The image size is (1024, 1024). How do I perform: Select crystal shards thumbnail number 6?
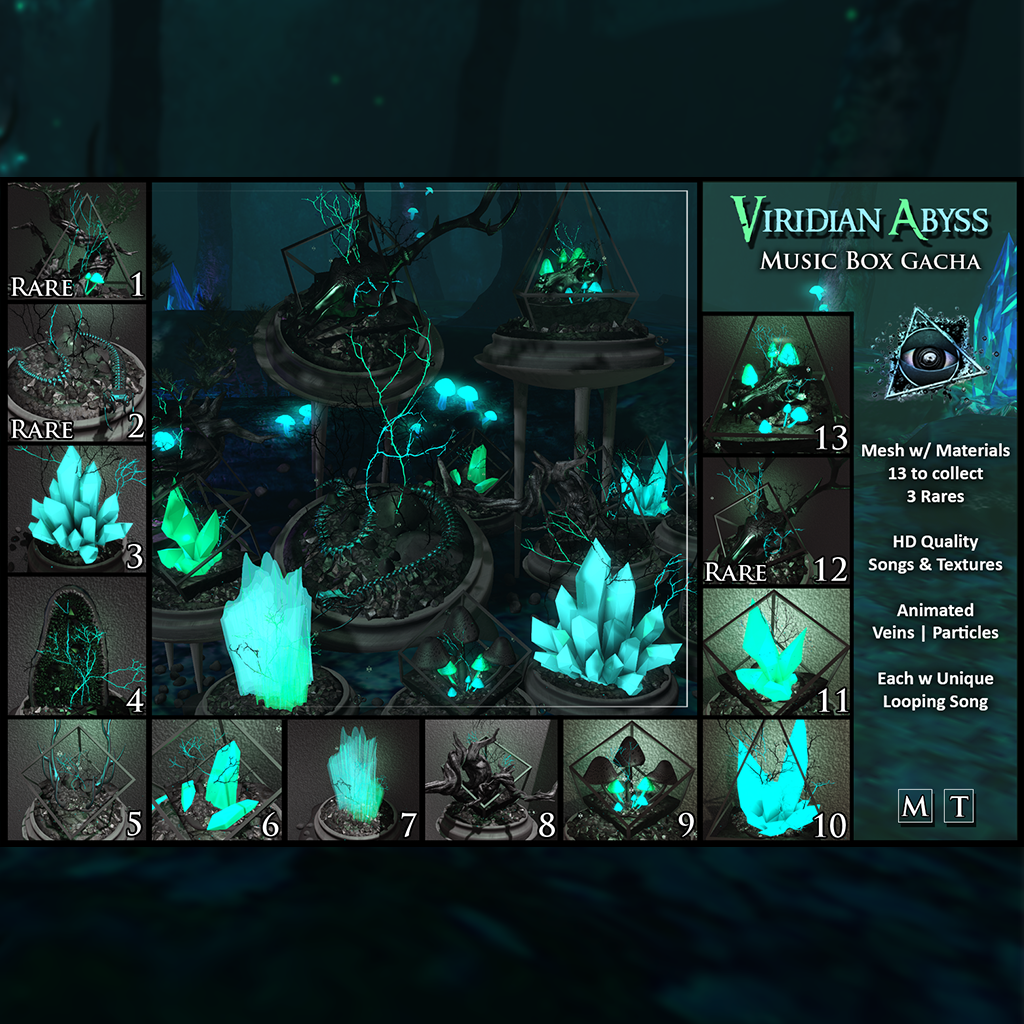pyautogui.click(x=216, y=780)
